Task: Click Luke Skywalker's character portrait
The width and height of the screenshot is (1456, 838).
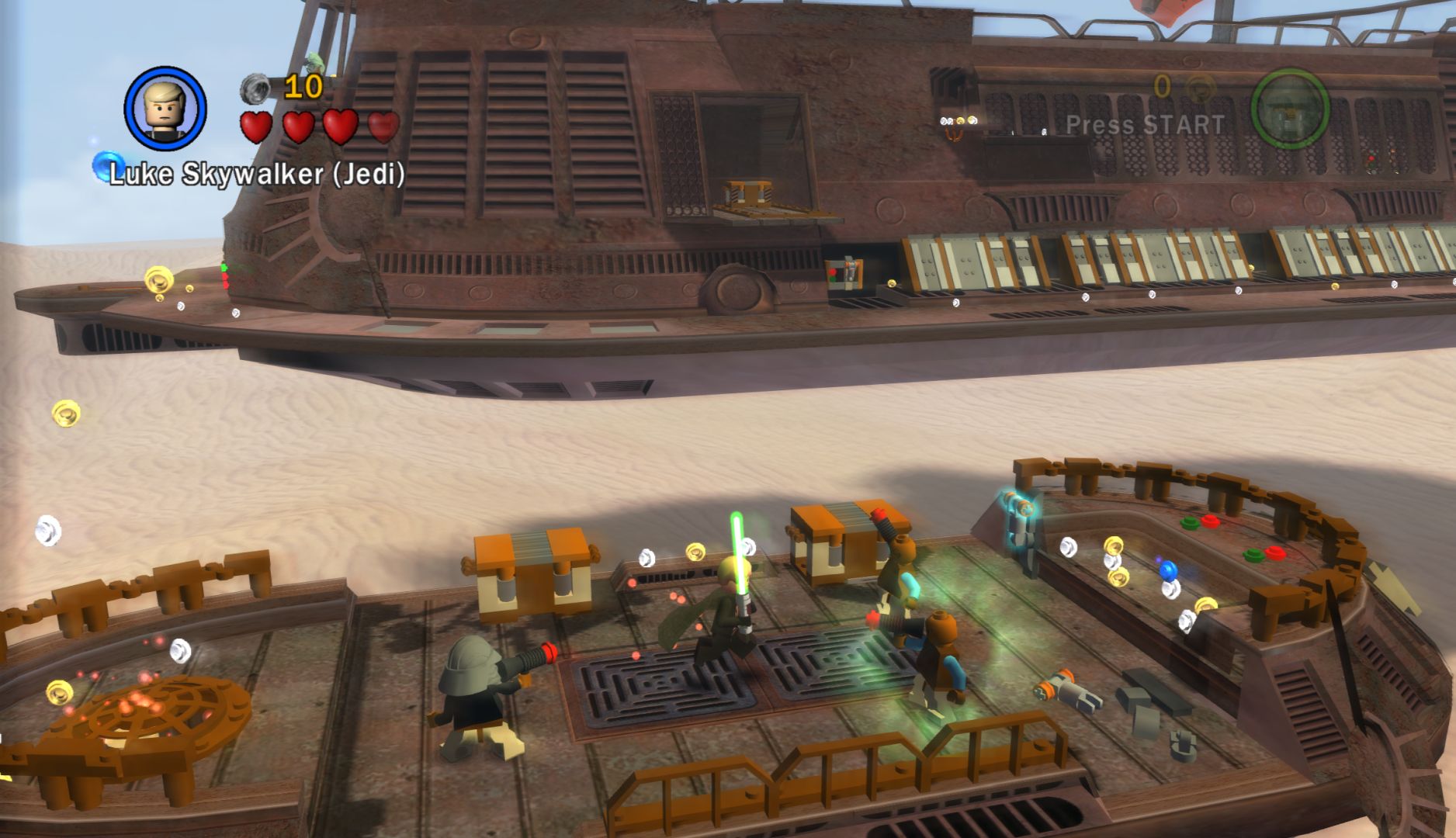Action: coord(165,109)
